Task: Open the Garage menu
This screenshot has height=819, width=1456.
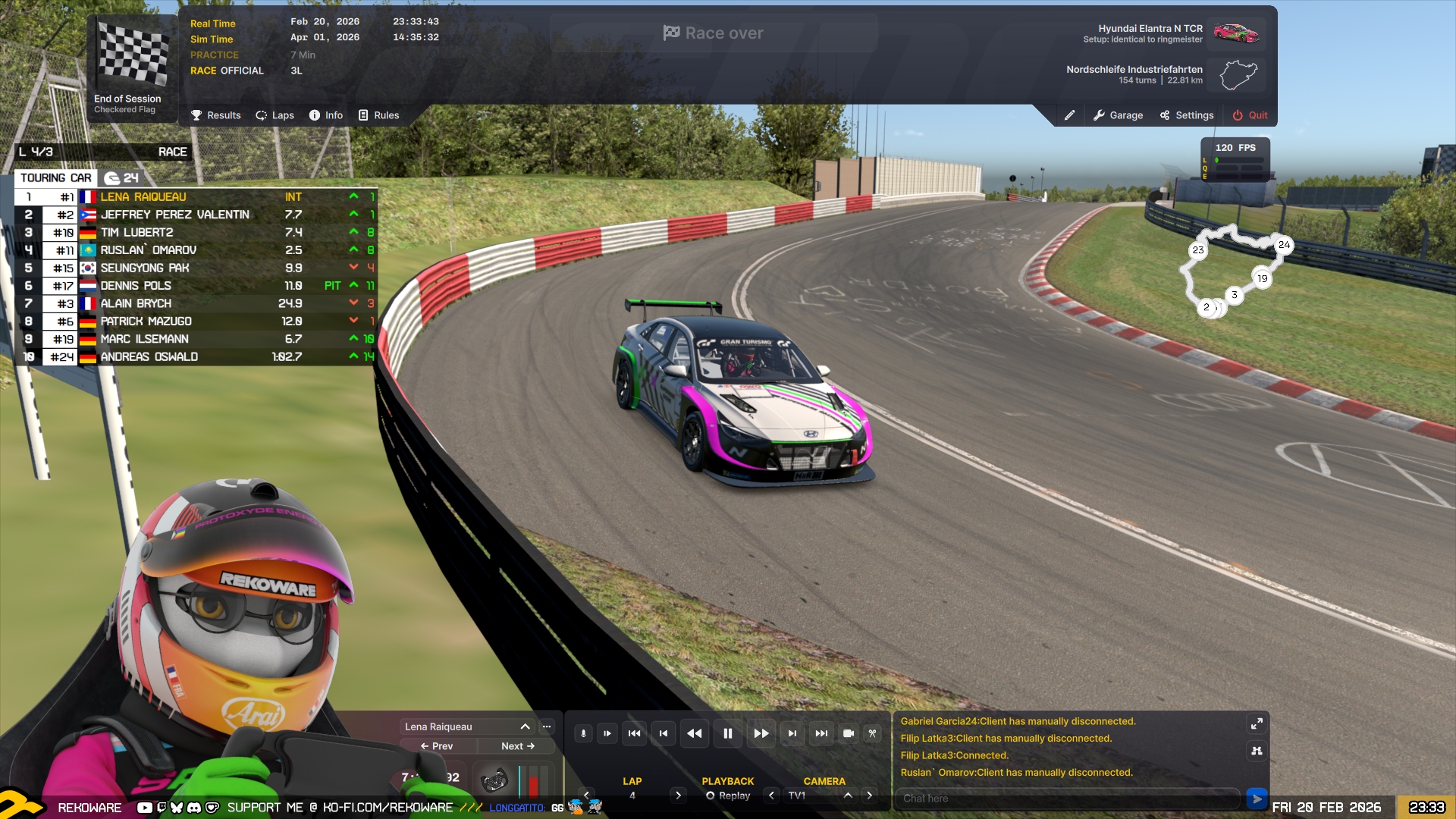Action: pos(1118,115)
